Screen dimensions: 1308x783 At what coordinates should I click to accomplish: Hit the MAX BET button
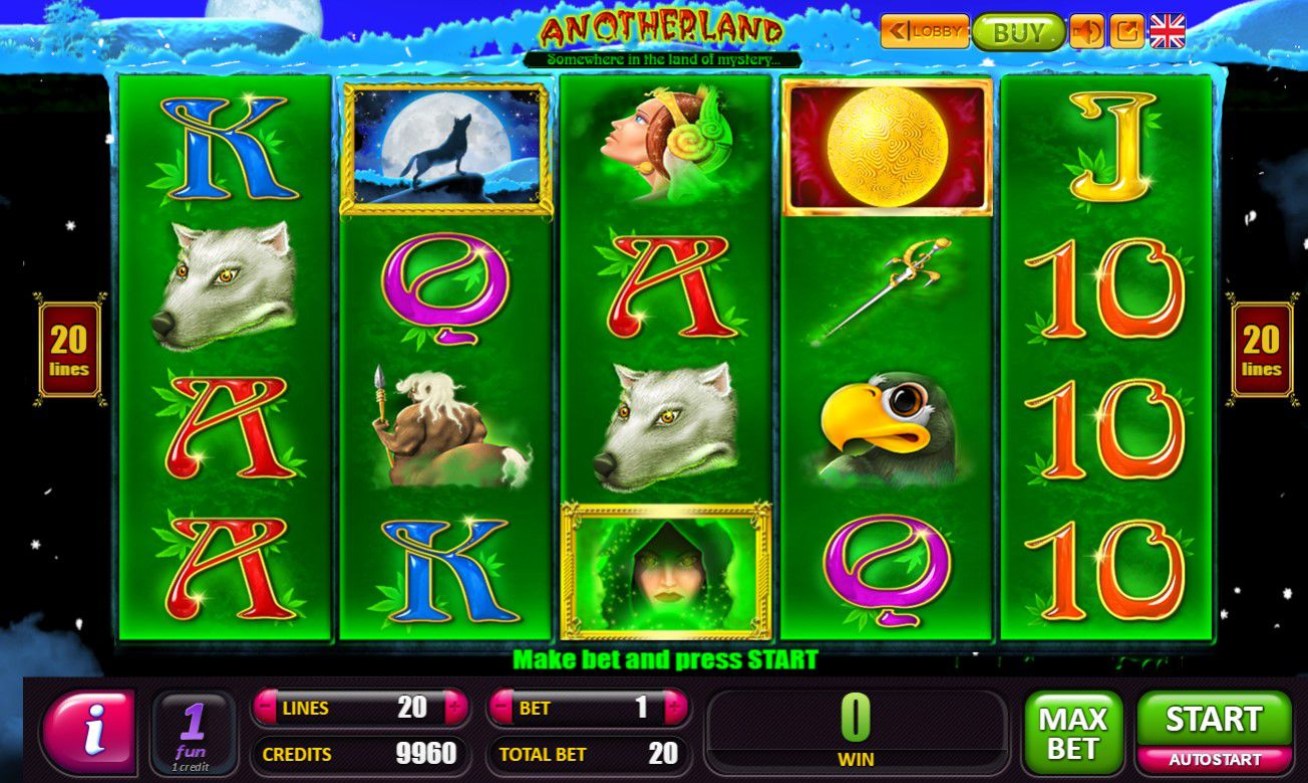click(x=1072, y=731)
